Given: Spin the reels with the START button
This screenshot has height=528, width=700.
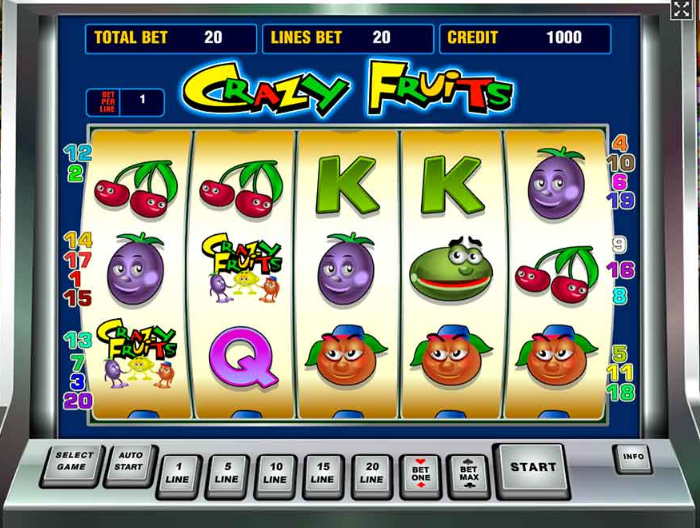Looking at the screenshot, I should pos(532,467).
